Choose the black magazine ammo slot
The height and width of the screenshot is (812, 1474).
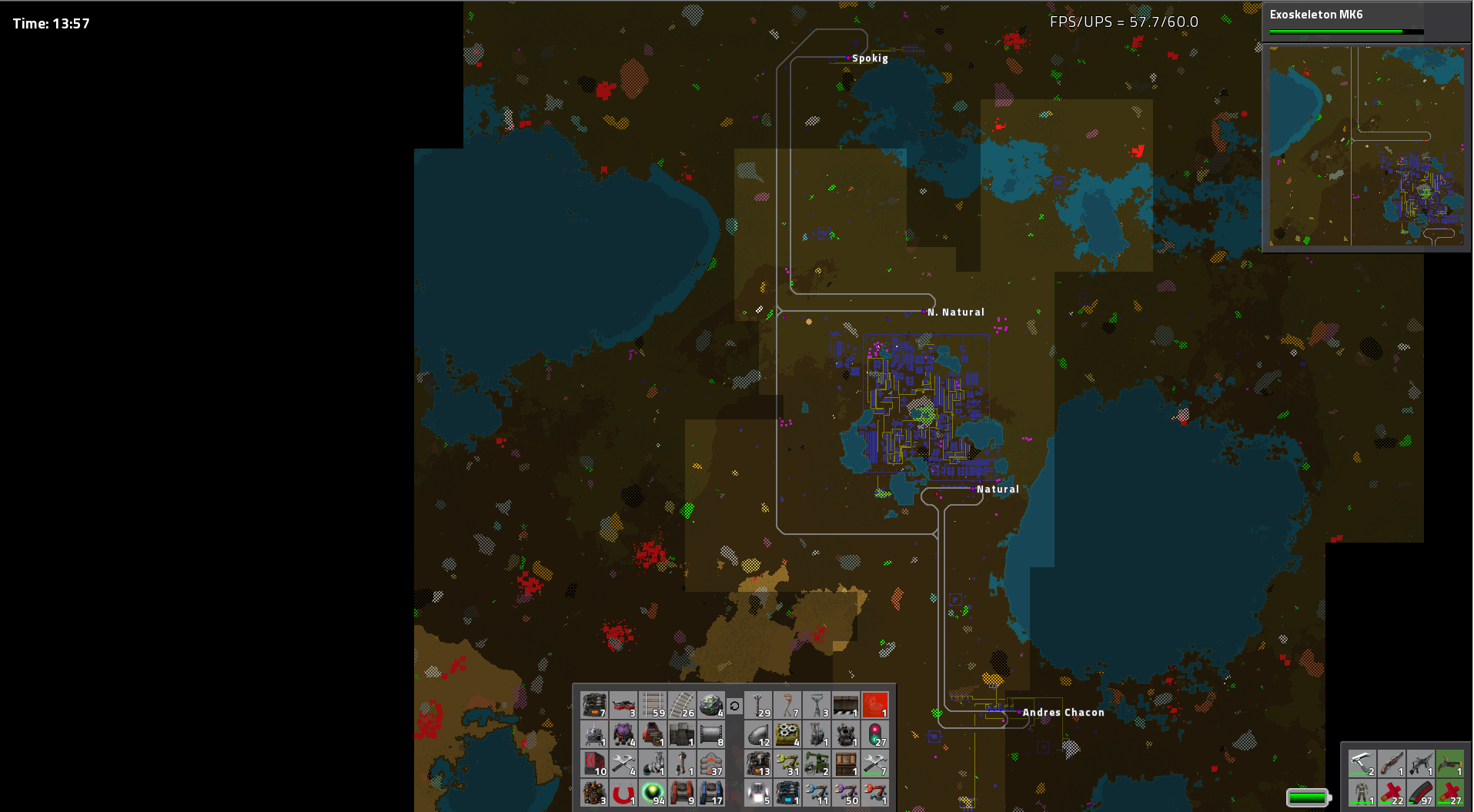[x=1420, y=793]
